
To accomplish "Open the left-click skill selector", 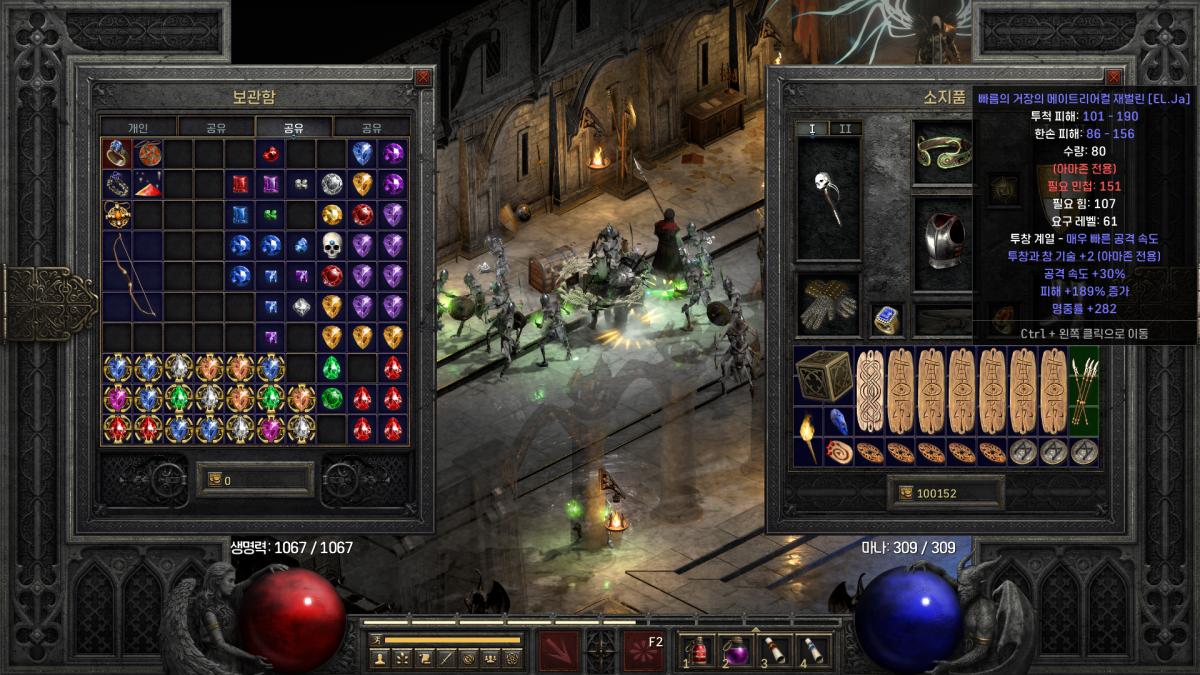I will tap(557, 650).
